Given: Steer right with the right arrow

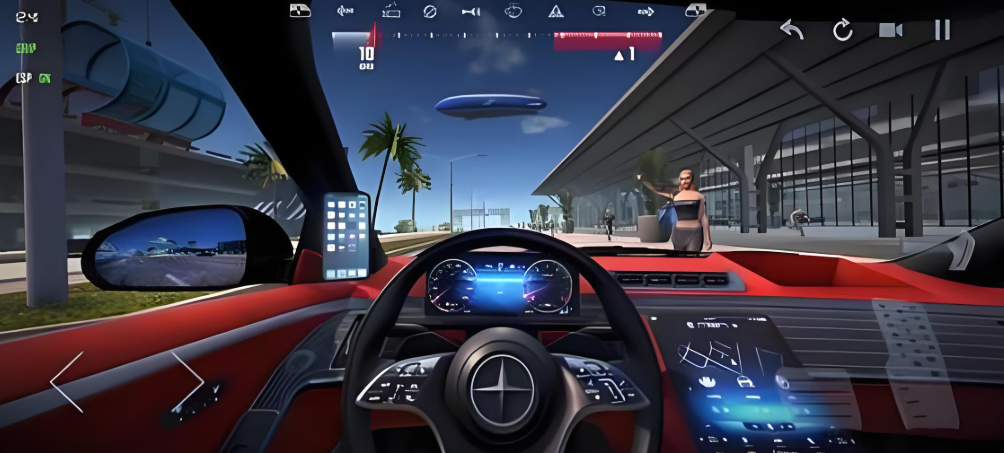Looking at the screenshot, I should [187, 381].
